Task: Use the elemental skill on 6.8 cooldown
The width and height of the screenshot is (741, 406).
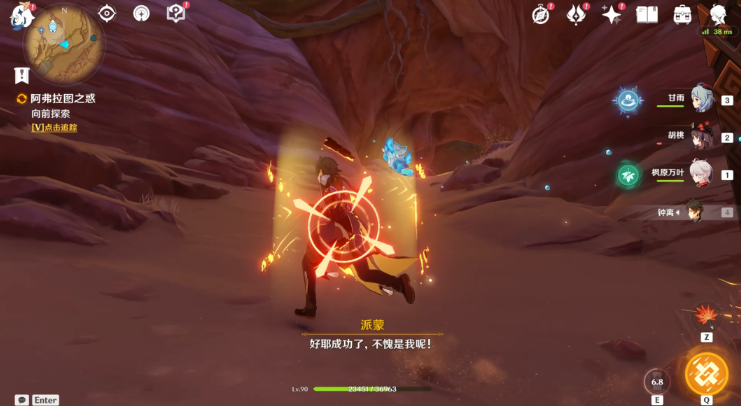Action: pyautogui.click(x=657, y=381)
